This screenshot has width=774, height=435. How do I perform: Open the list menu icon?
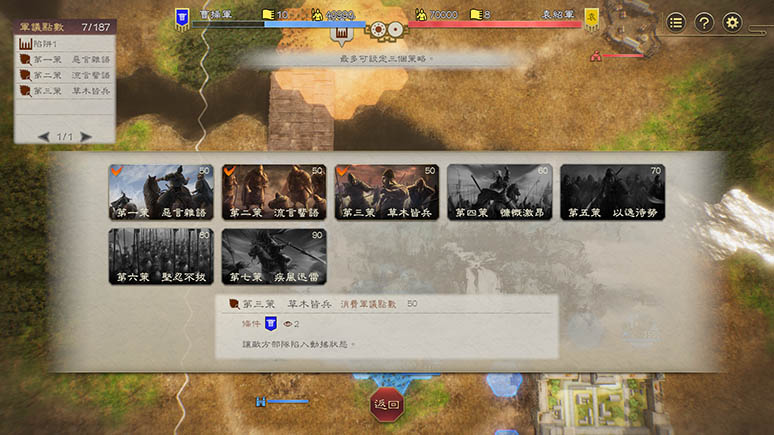[x=676, y=22]
